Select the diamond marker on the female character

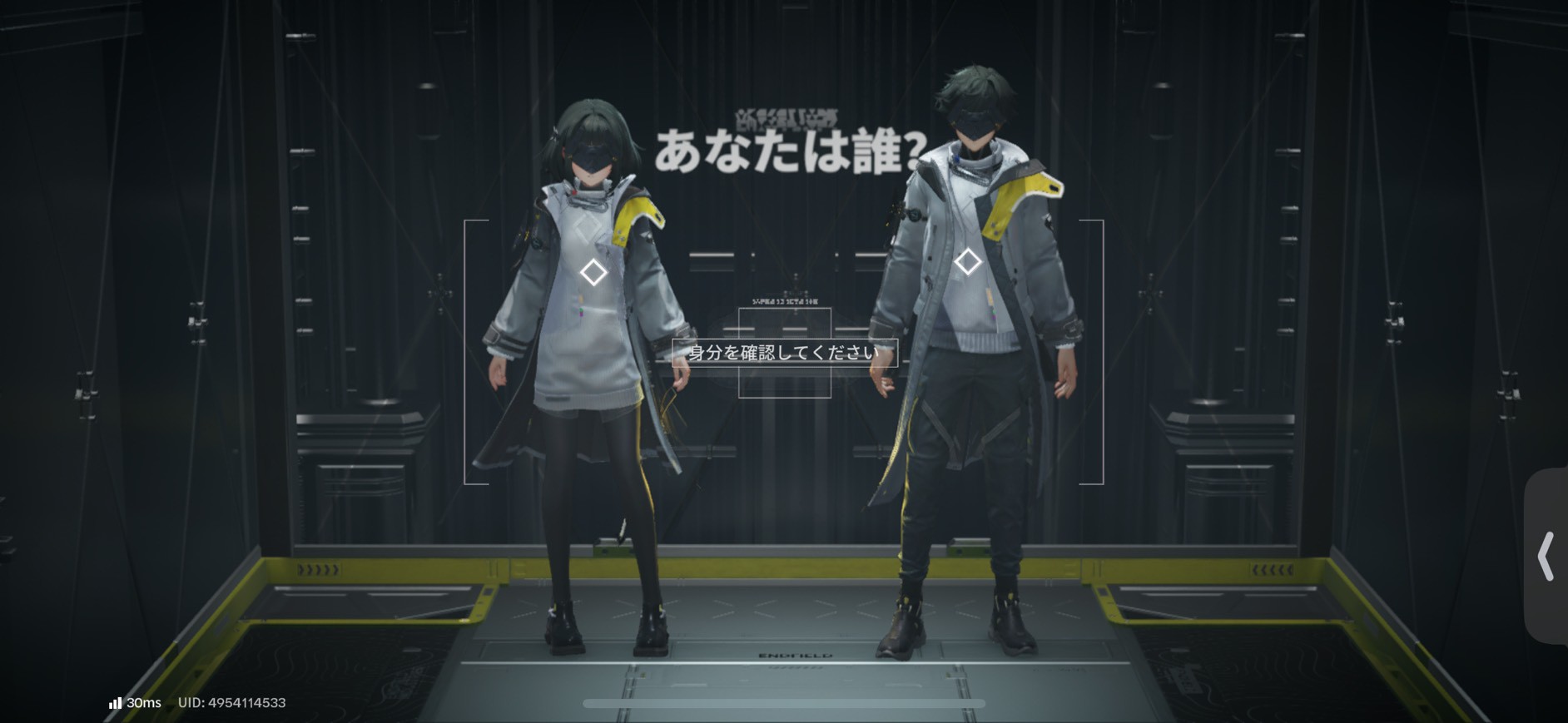pyautogui.click(x=594, y=272)
